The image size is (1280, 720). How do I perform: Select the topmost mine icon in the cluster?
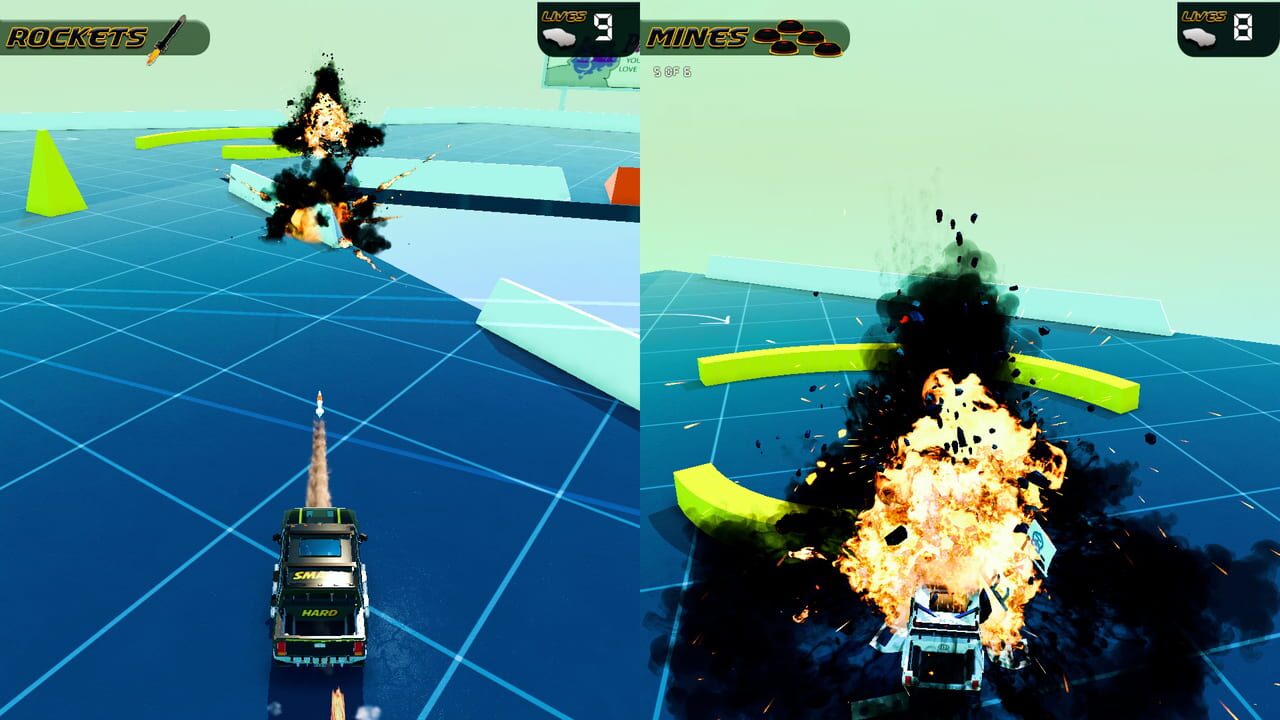(x=790, y=26)
